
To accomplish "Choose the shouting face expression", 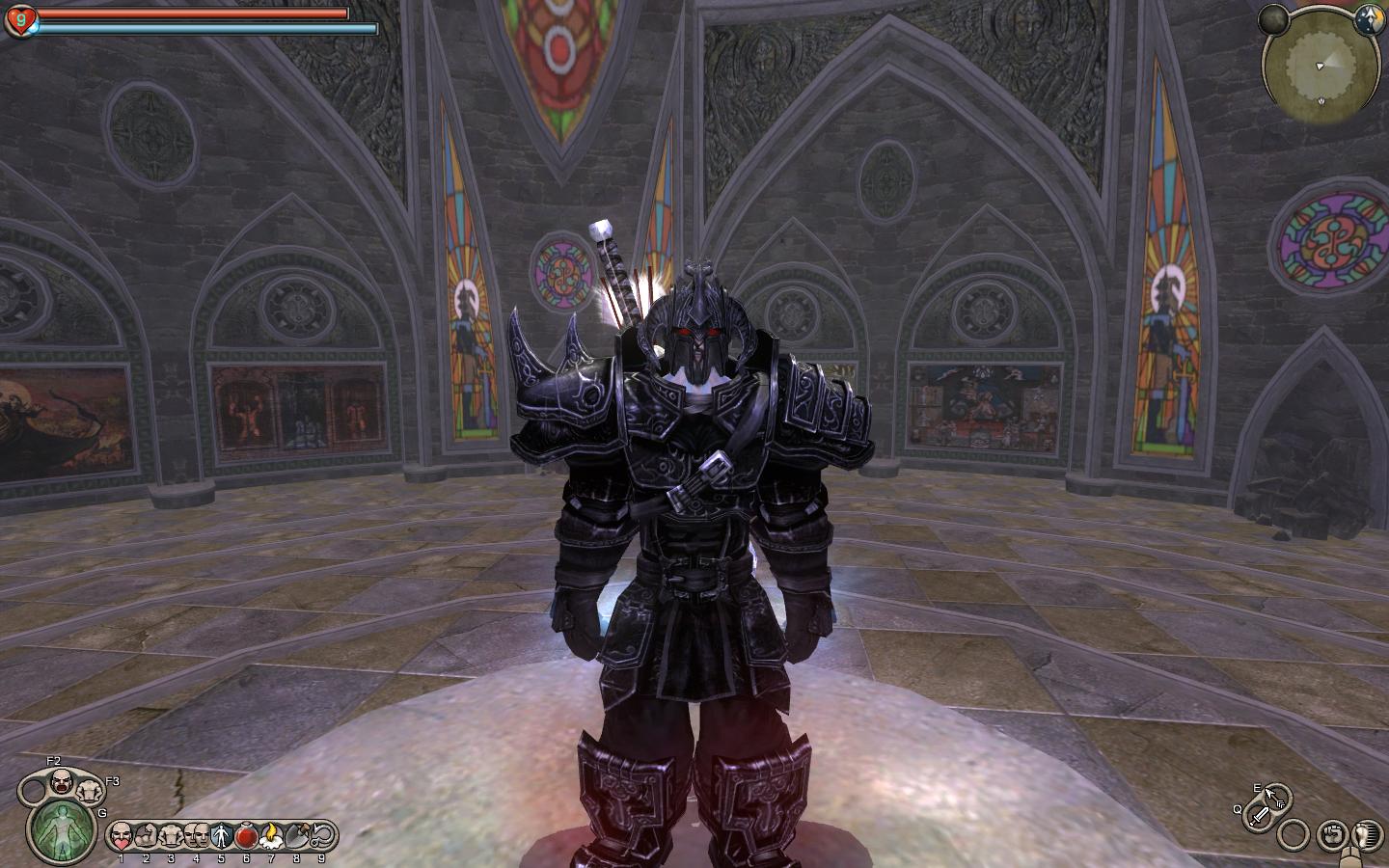I will click(x=62, y=780).
